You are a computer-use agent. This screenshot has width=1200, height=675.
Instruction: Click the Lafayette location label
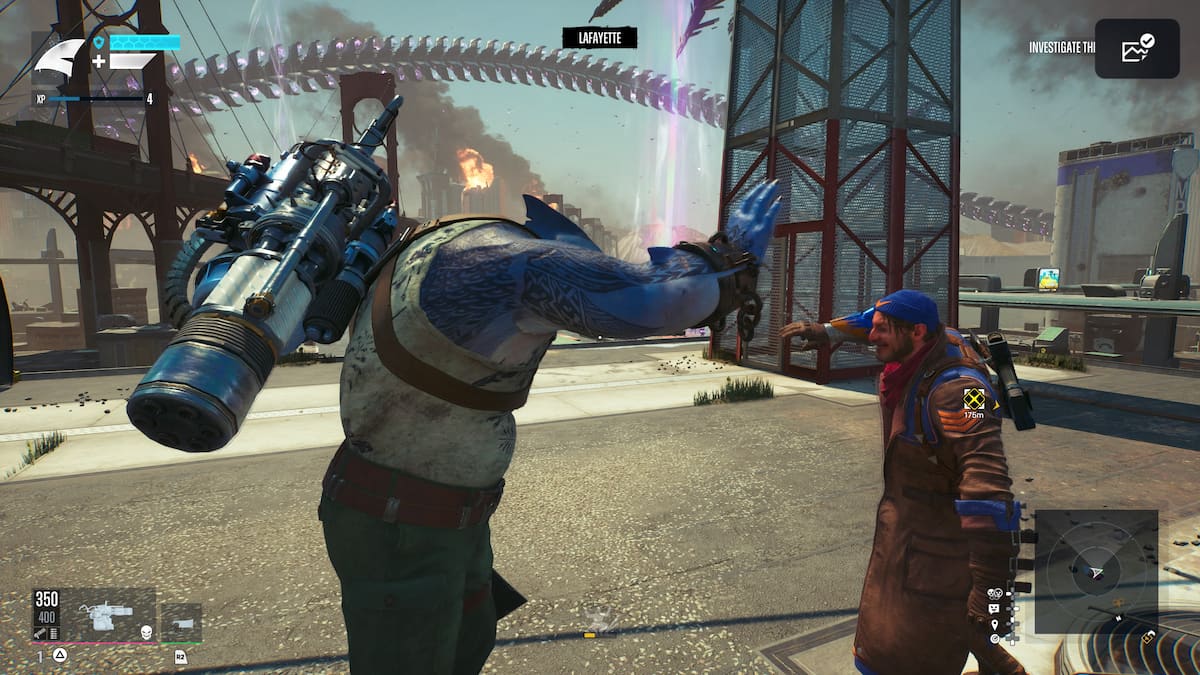599,38
